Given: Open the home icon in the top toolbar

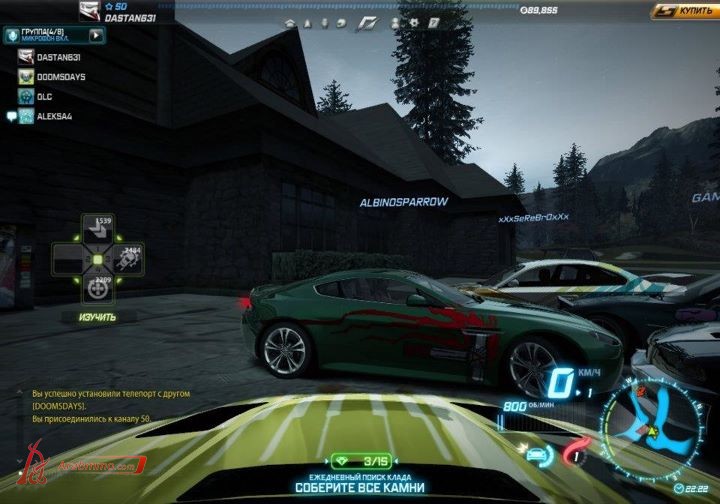Looking at the screenshot, I should pos(290,22).
